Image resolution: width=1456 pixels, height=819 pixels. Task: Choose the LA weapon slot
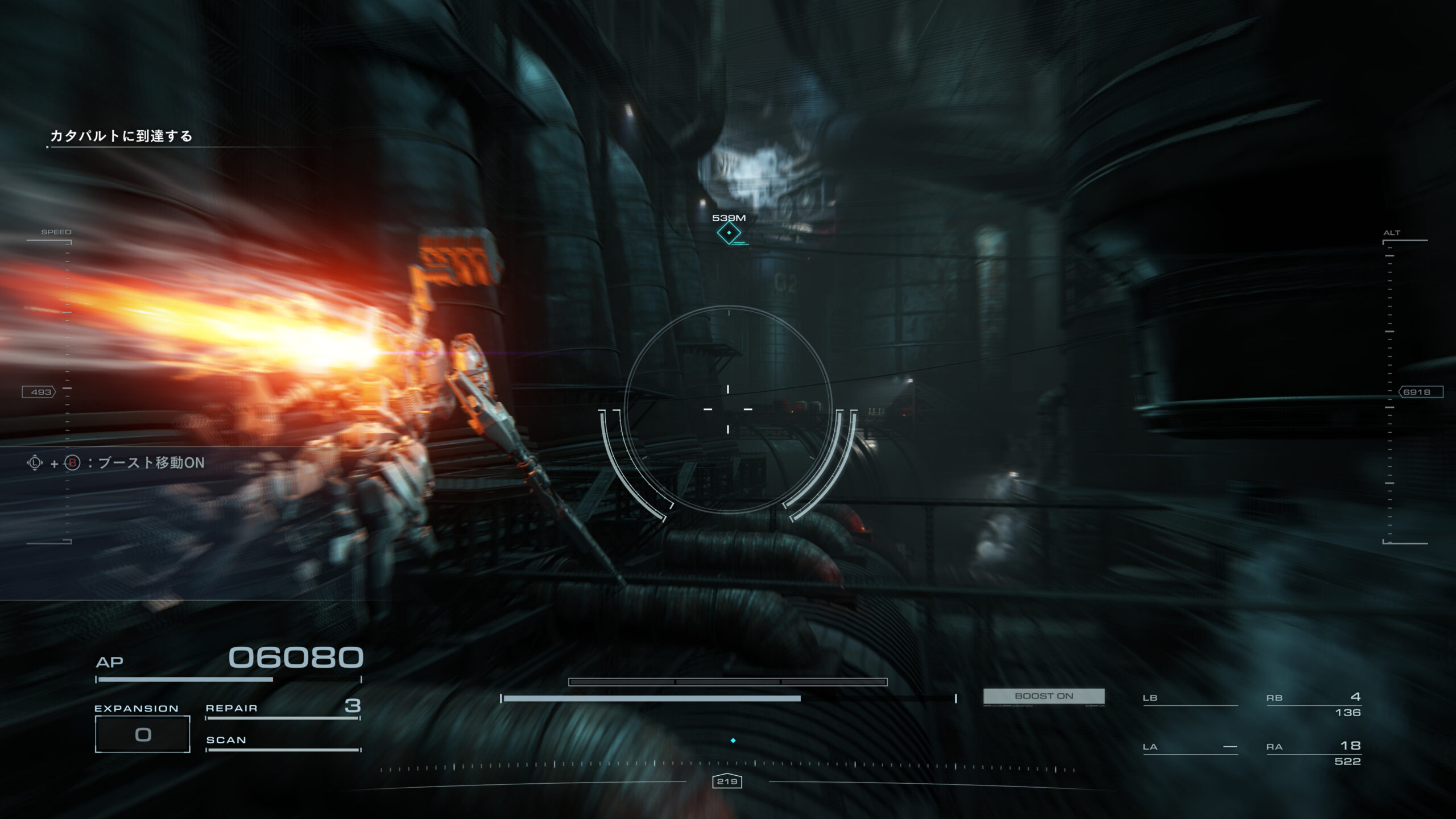click(x=1190, y=747)
